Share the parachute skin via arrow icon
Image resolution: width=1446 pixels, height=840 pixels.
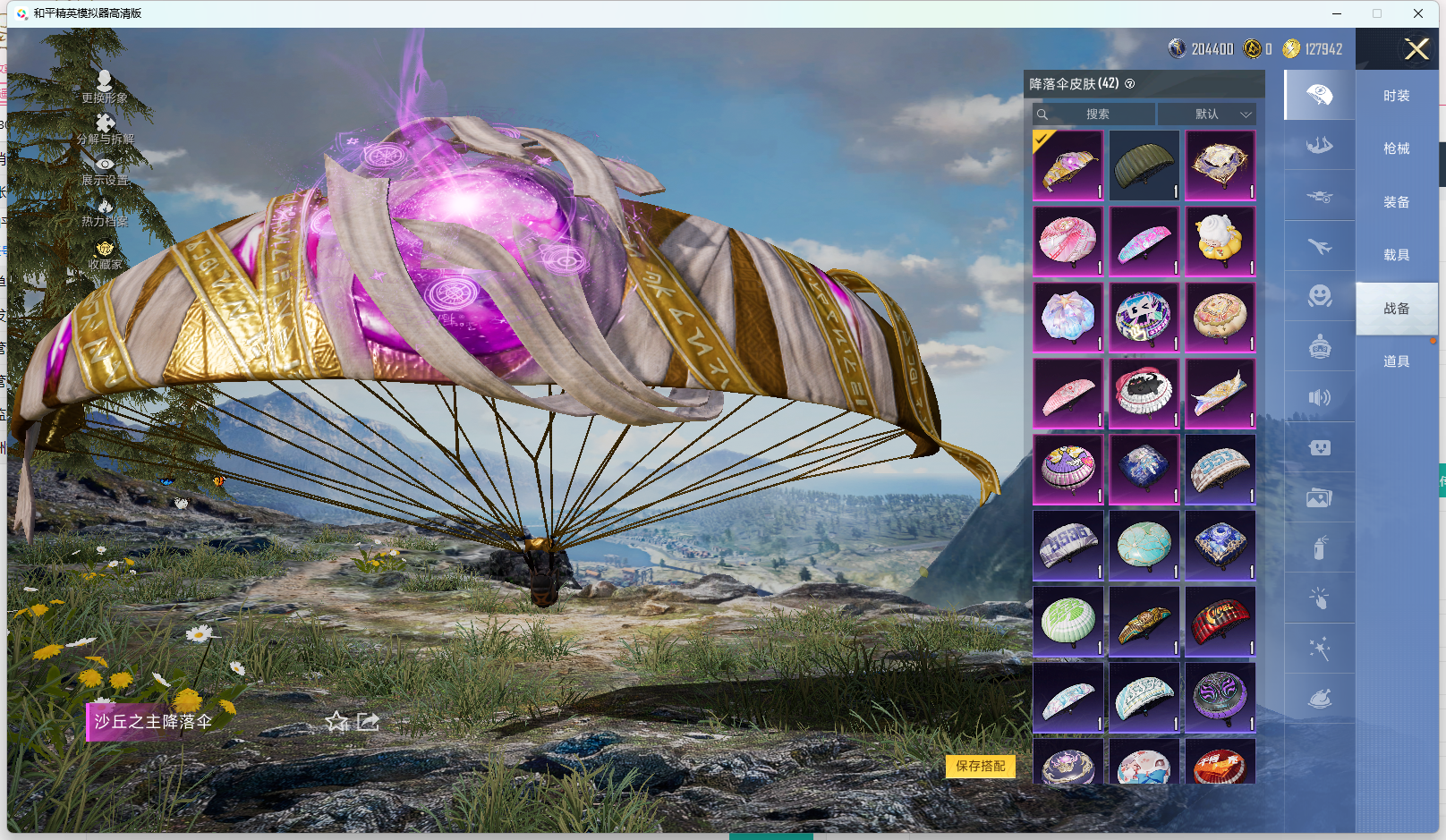368,721
